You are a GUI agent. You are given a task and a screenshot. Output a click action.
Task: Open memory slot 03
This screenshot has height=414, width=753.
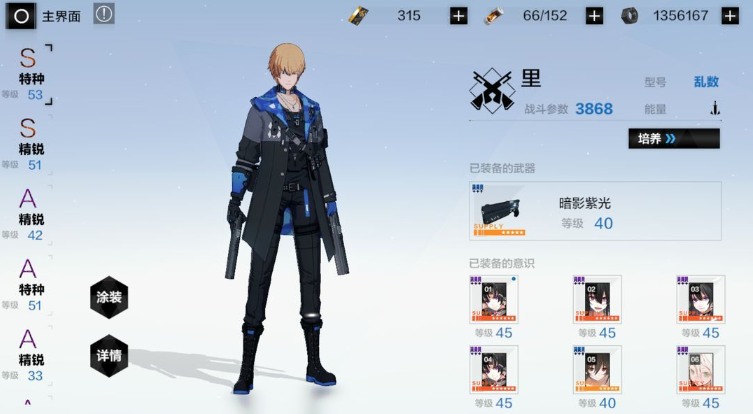click(x=700, y=300)
